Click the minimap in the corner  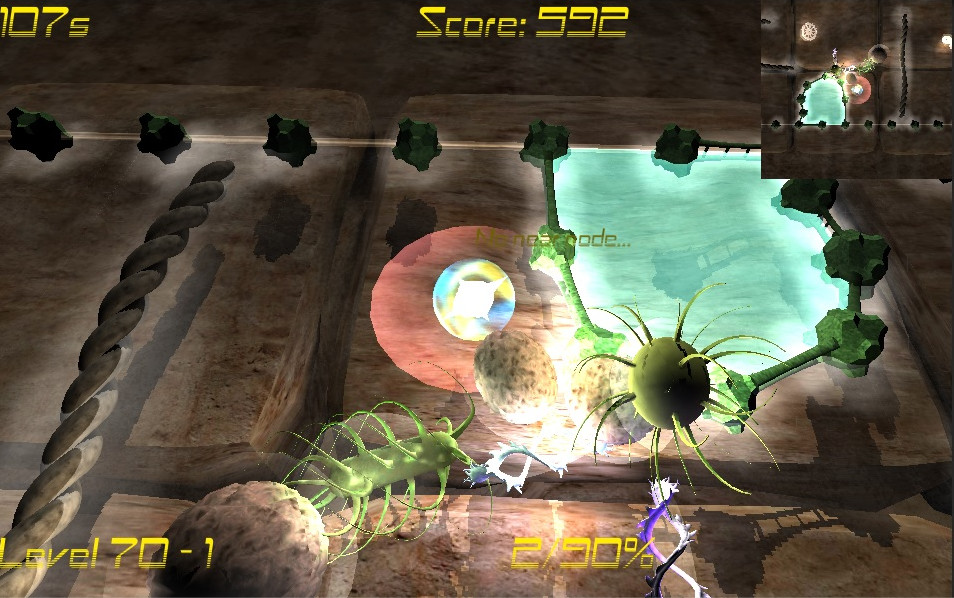[857, 89]
